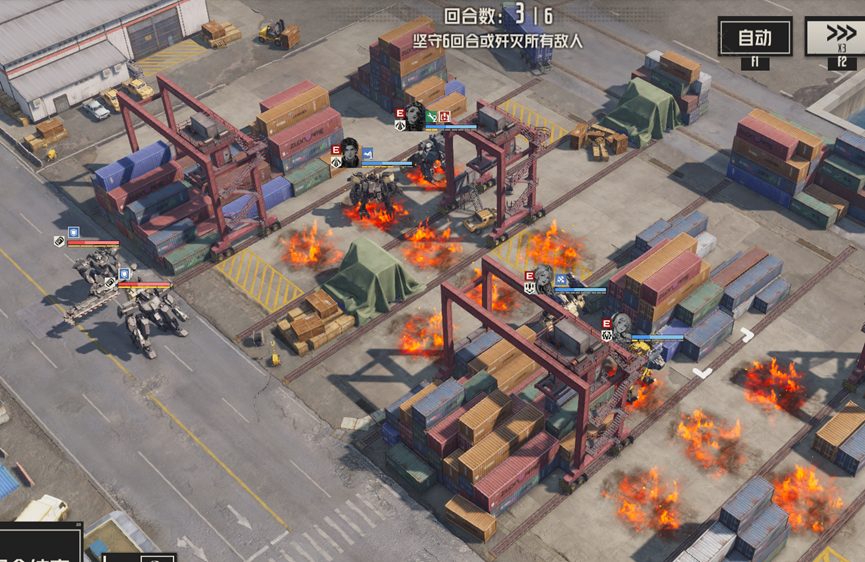This screenshot has width=865, height=562.
Task: Change battle speed with the X3 fast-forward button
Action: click(x=838, y=37)
